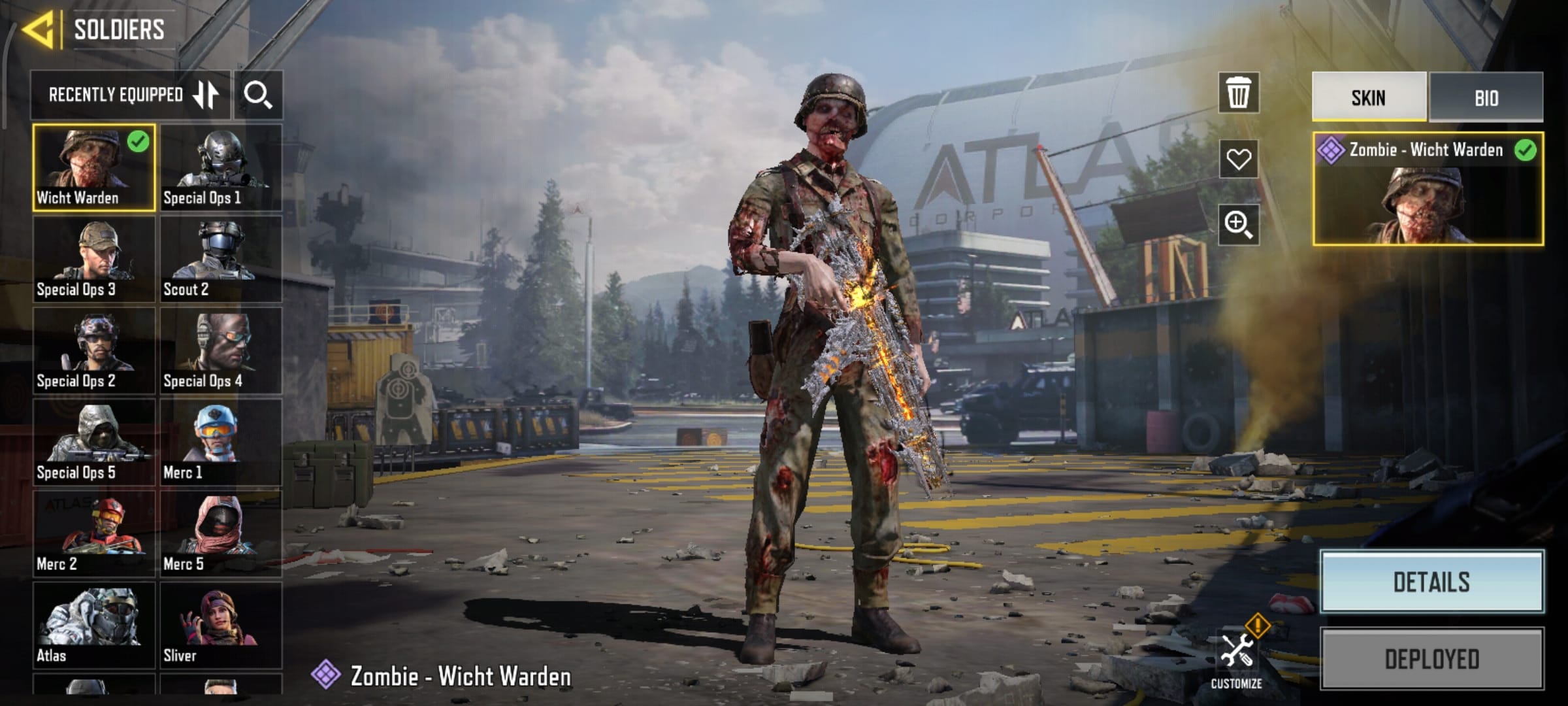Select the Special Ops 4 soldier
Image resolution: width=1568 pixels, height=706 pixels.
point(221,350)
